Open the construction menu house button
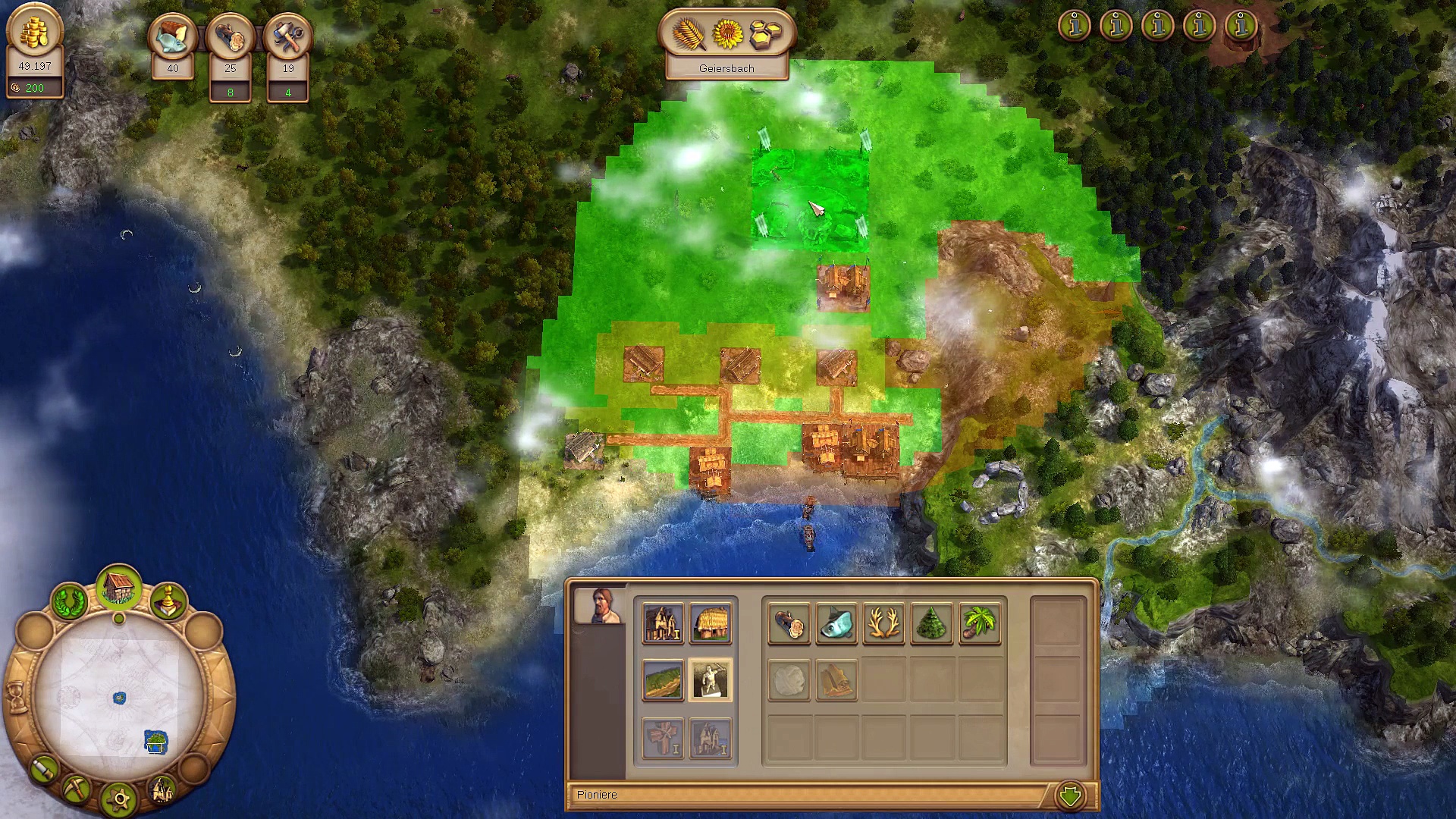Image resolution: width=1456 pixels, height=819 pixels. [x=118, y=588]
